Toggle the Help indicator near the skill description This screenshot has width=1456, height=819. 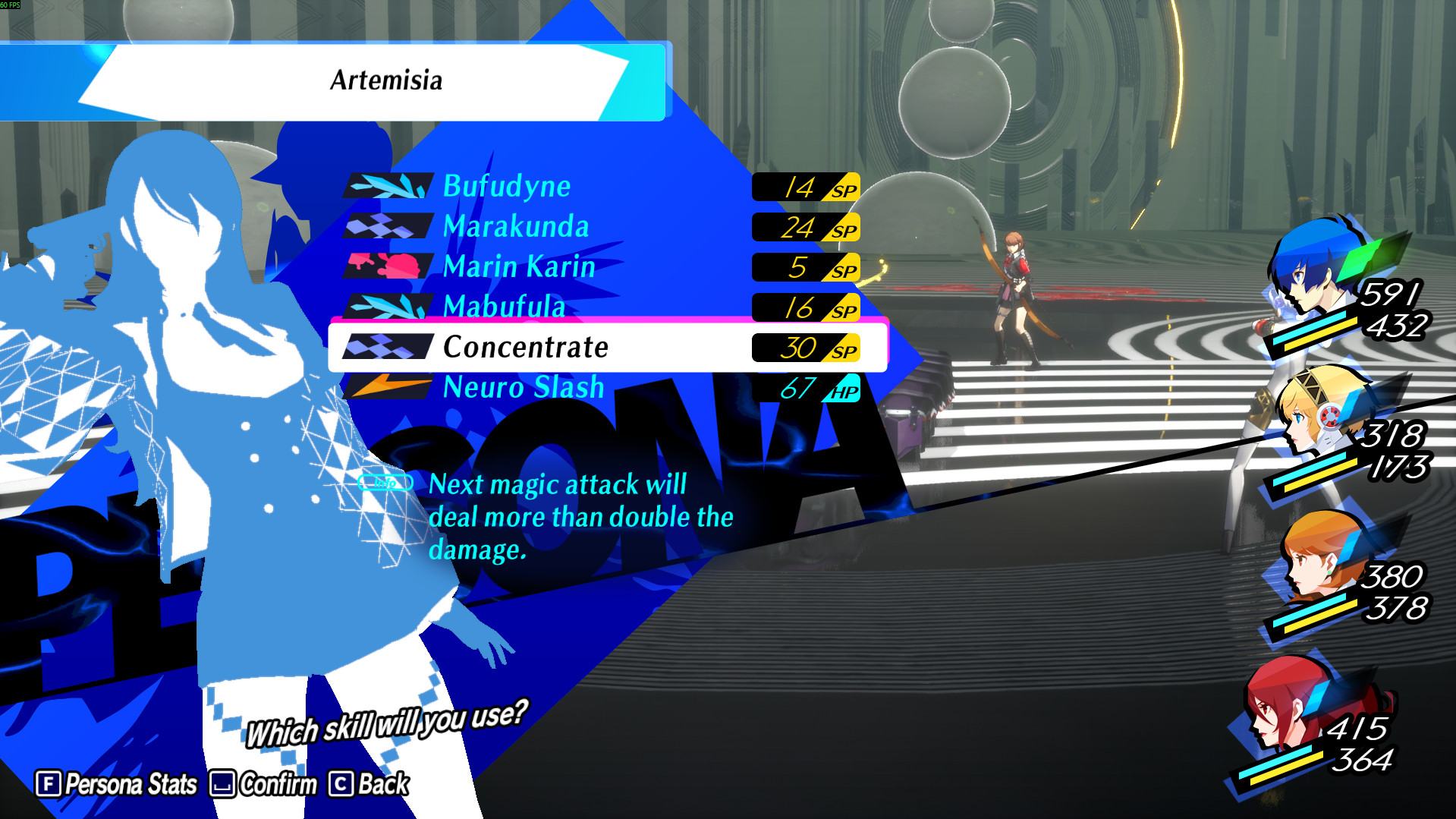385,482
